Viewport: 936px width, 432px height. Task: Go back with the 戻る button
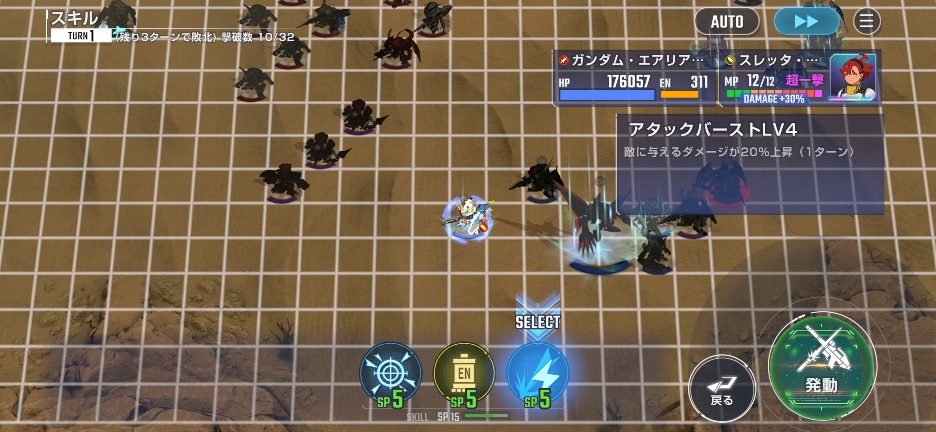point(722,386)
